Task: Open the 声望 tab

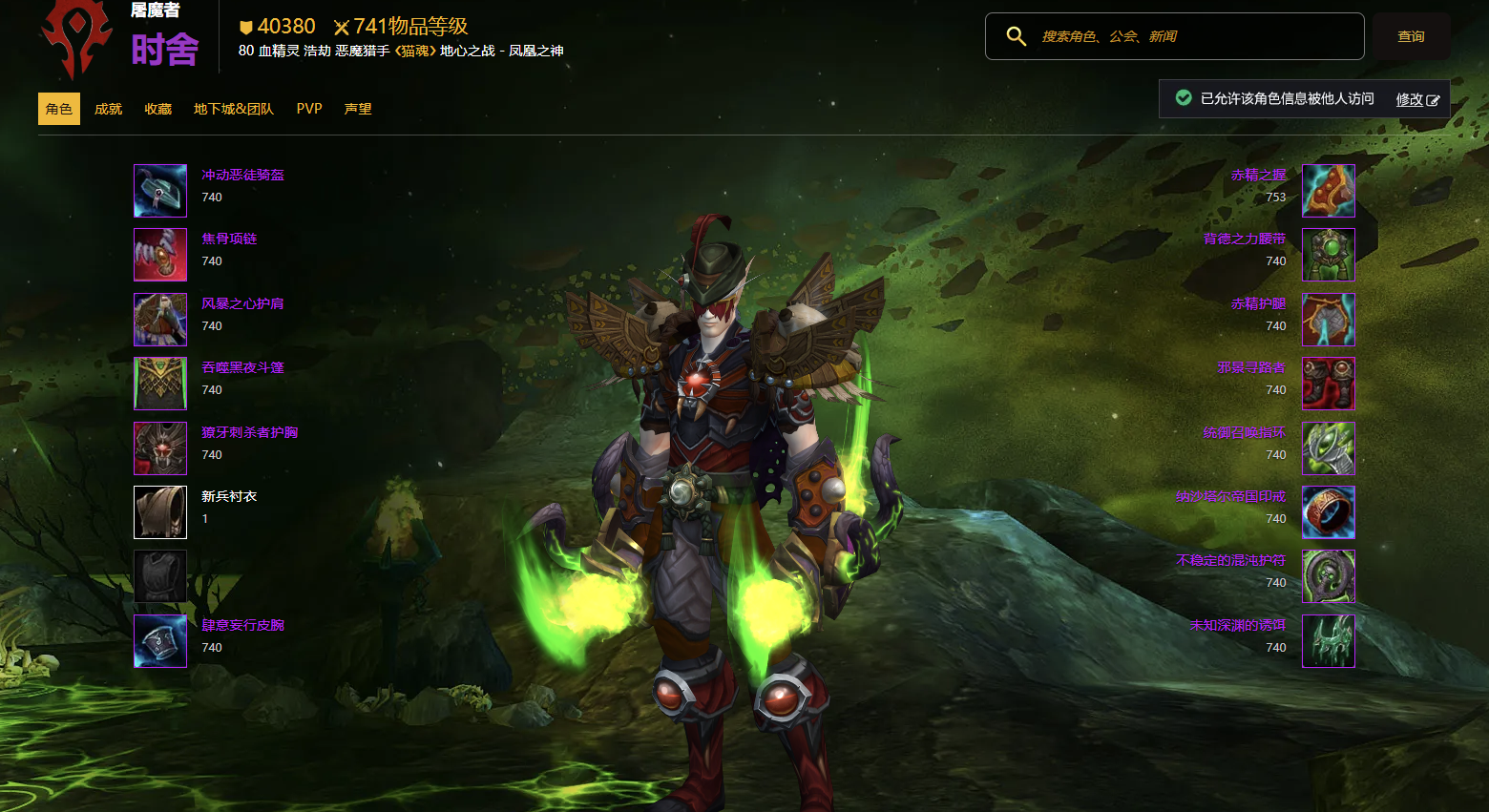Action: [358, 109]
